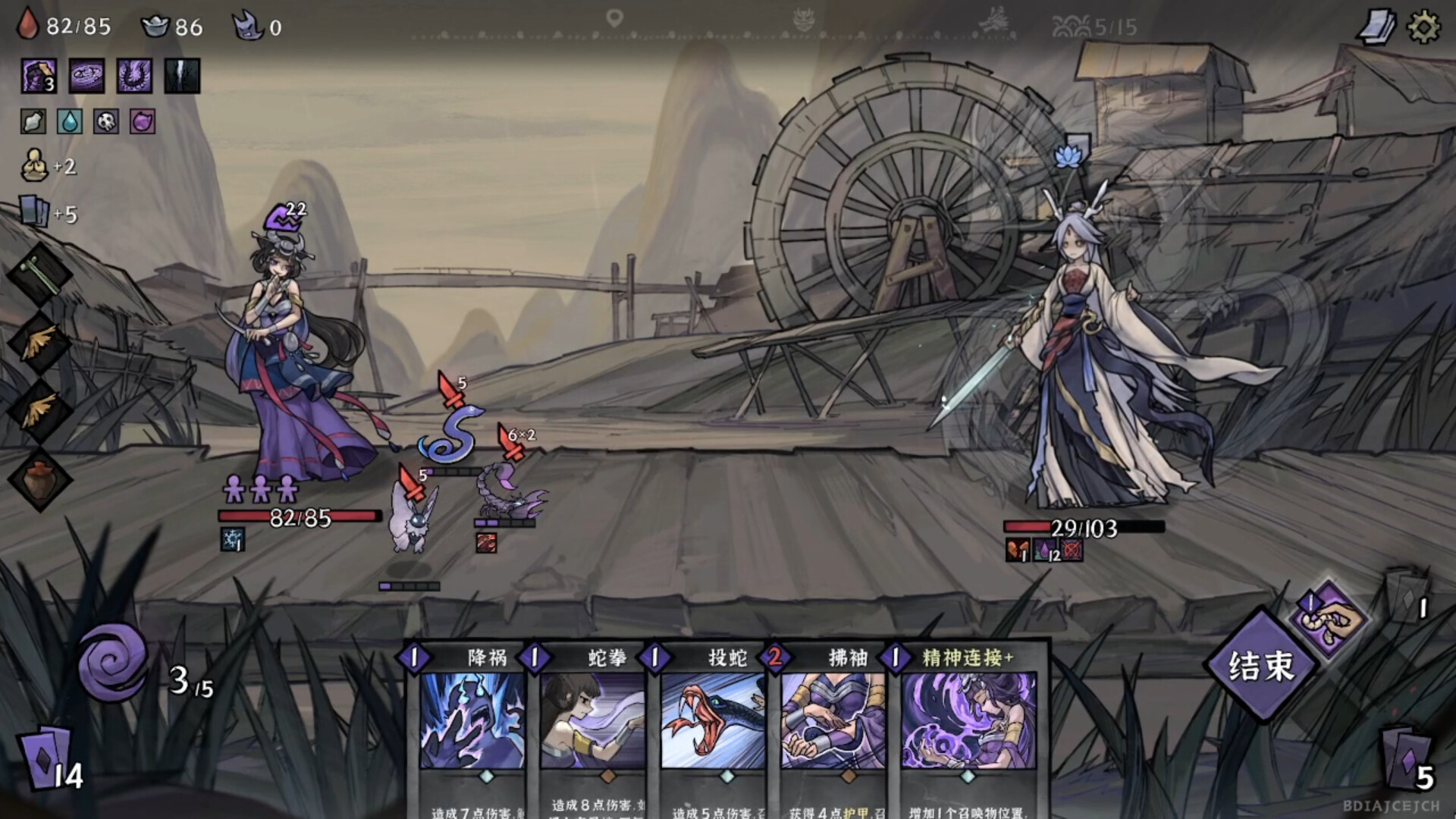Select the green bamboo flute item slot

point(39,275)
